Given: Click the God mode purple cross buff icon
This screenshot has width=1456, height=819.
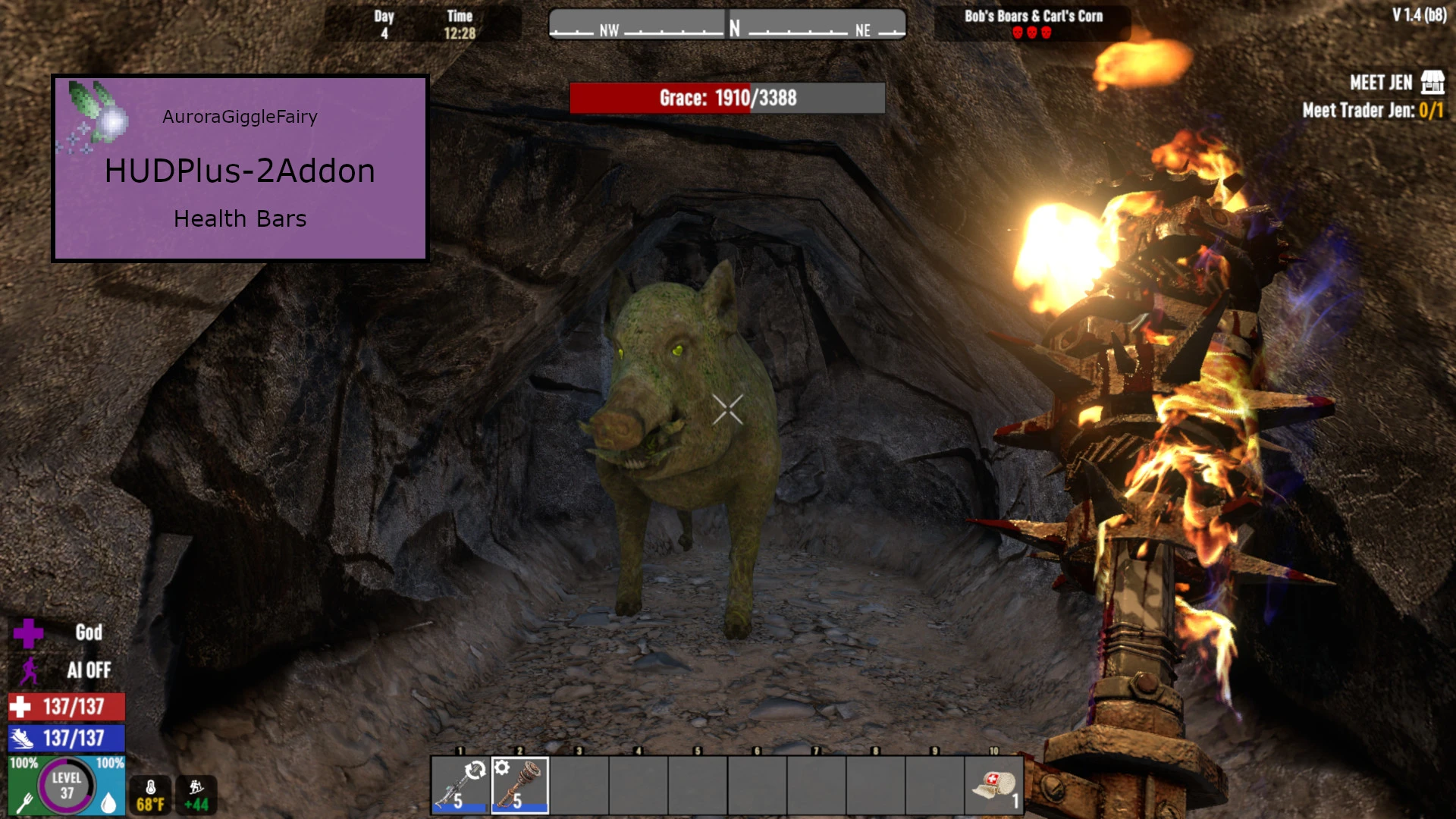Looking at the screenshot, I should pos(28,633).
